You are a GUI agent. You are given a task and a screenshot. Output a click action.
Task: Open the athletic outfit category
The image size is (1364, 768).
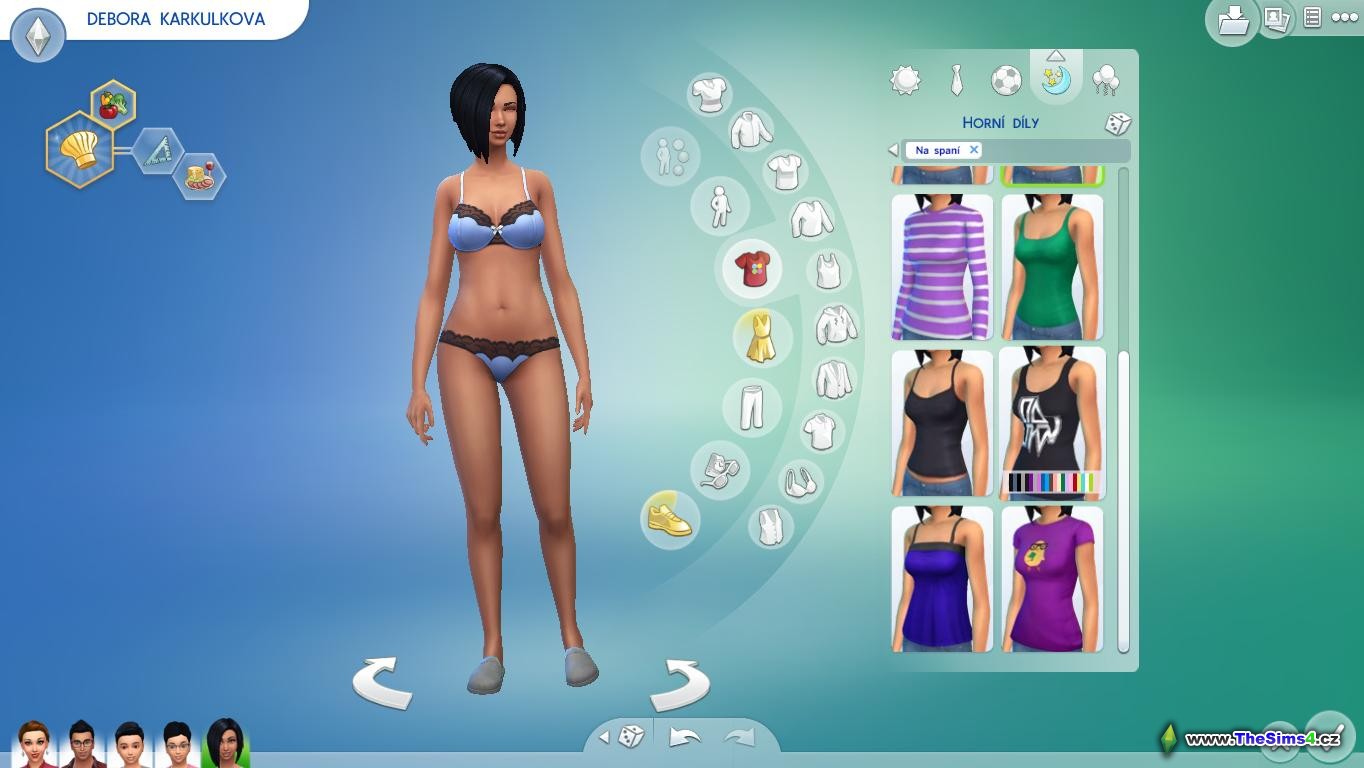click(x=1006, y=80)
